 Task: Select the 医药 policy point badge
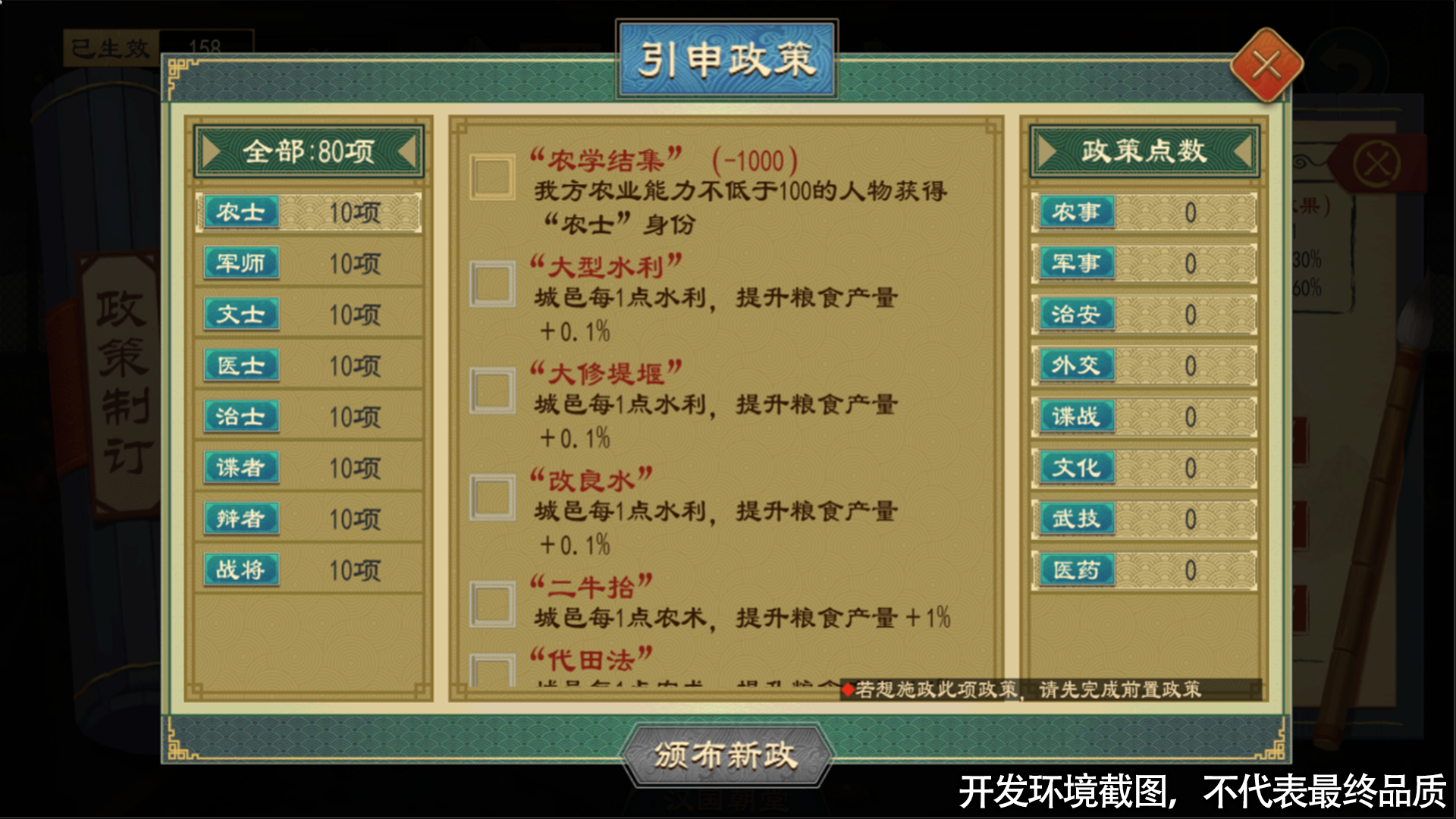point(1076,570)
